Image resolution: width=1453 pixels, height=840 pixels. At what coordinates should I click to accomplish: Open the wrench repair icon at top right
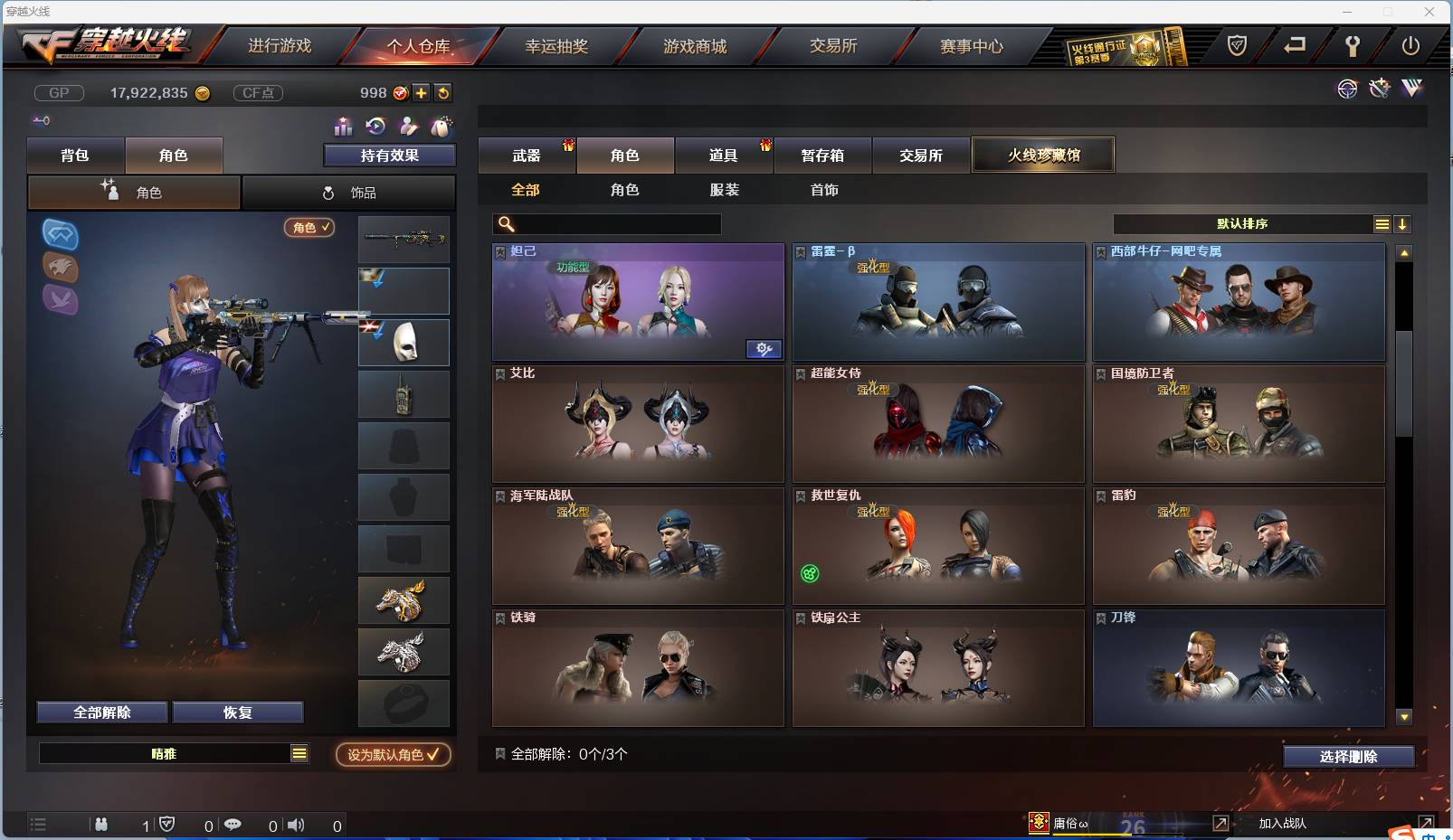pyautogui.click(x=1379, y=89)
